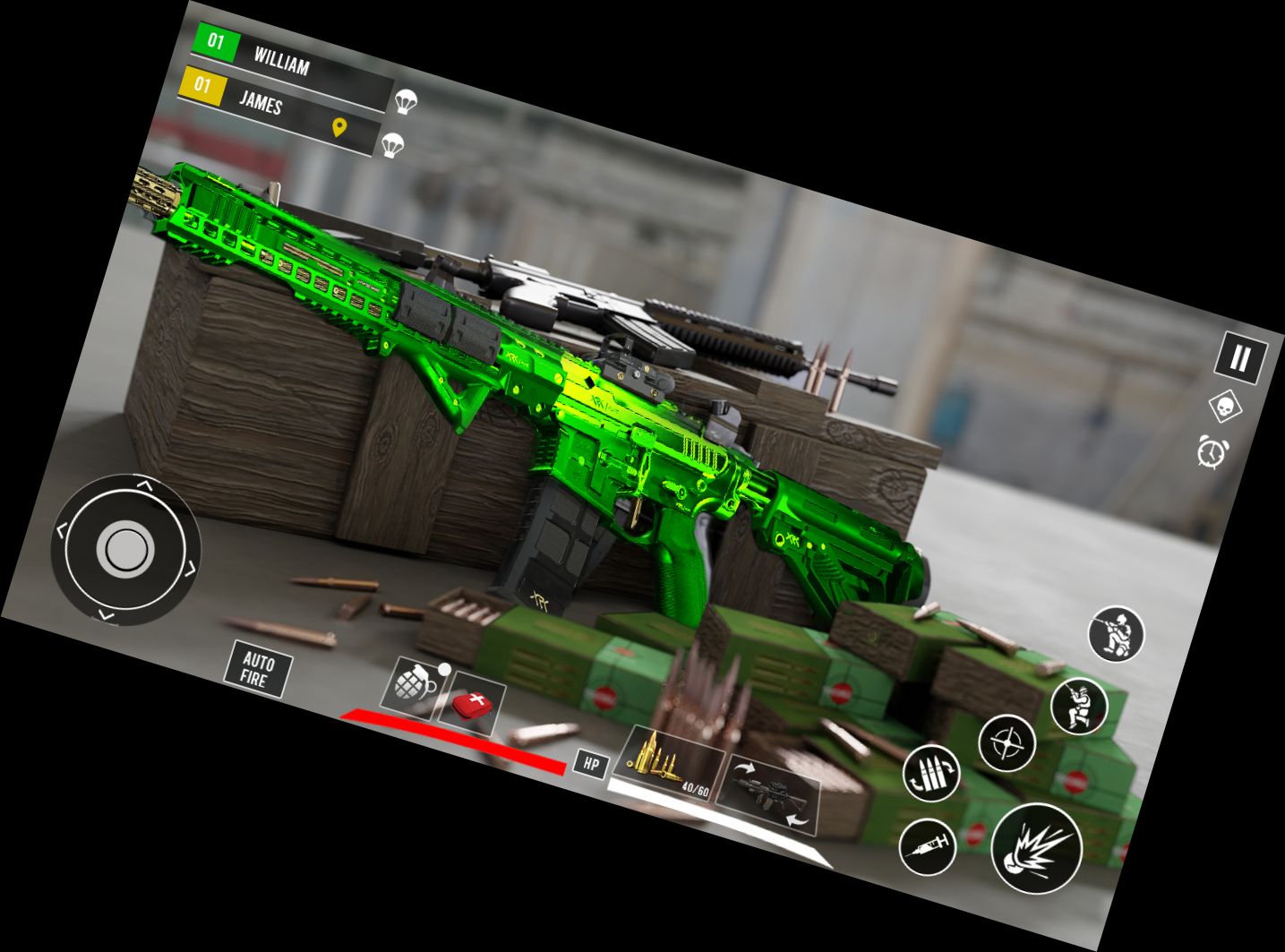Select the yellow location pin marker

338,126
